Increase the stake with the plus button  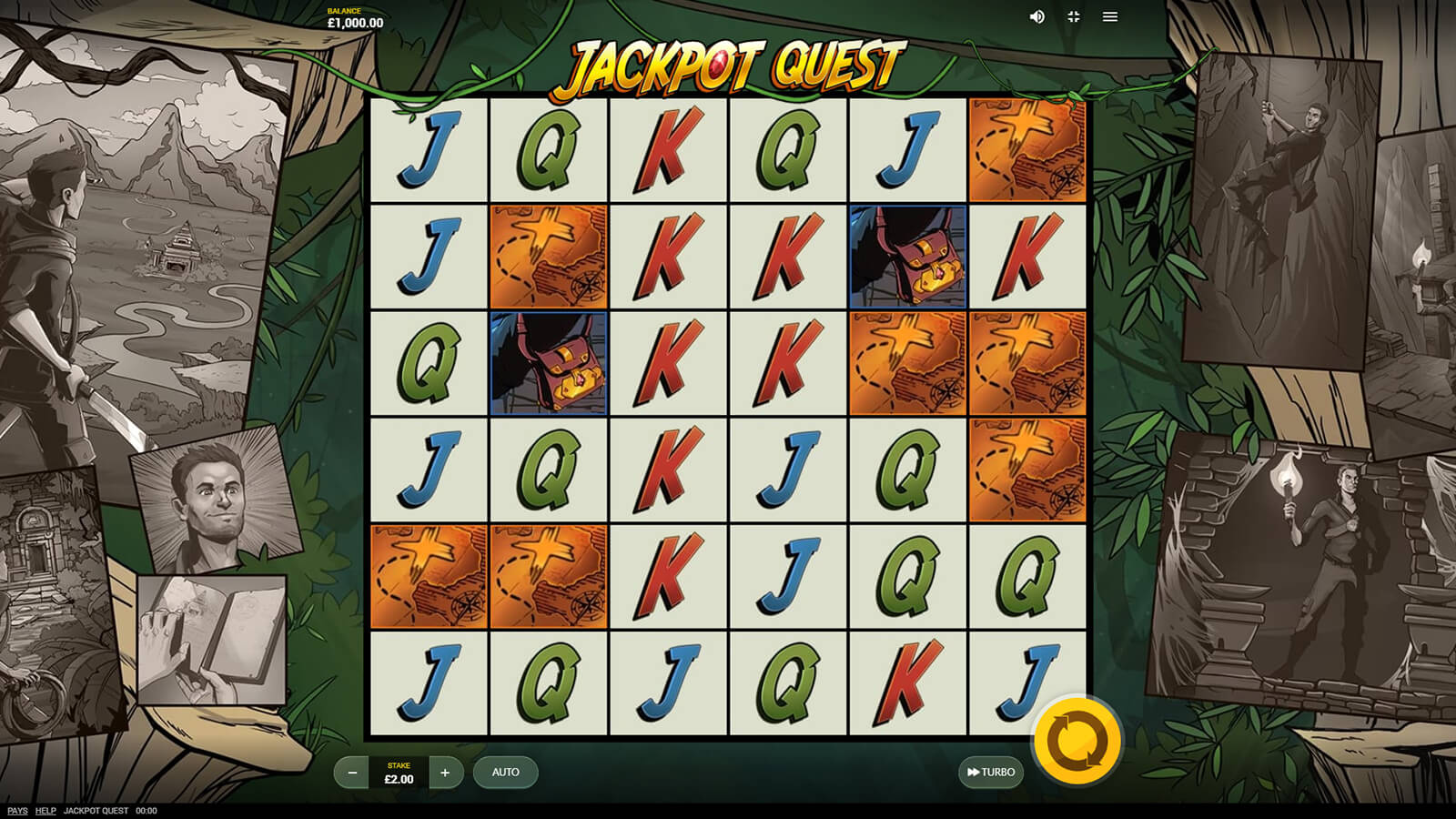pos(445,773)
